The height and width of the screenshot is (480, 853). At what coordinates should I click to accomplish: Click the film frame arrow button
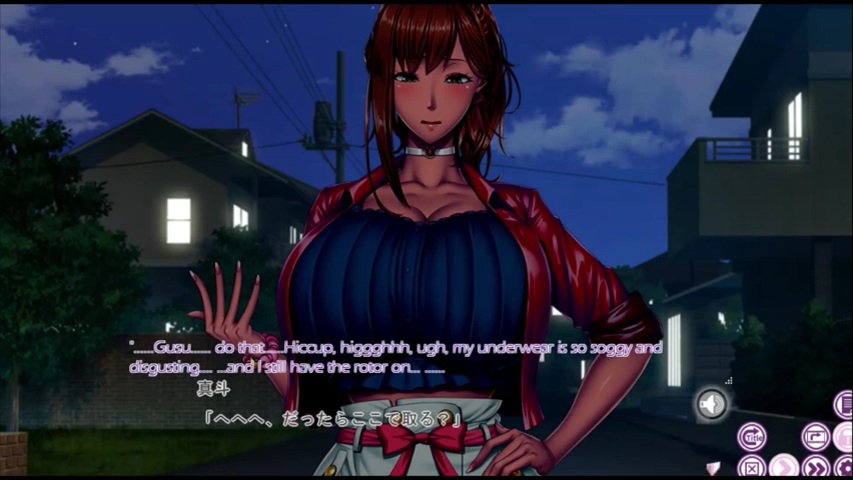815,437
